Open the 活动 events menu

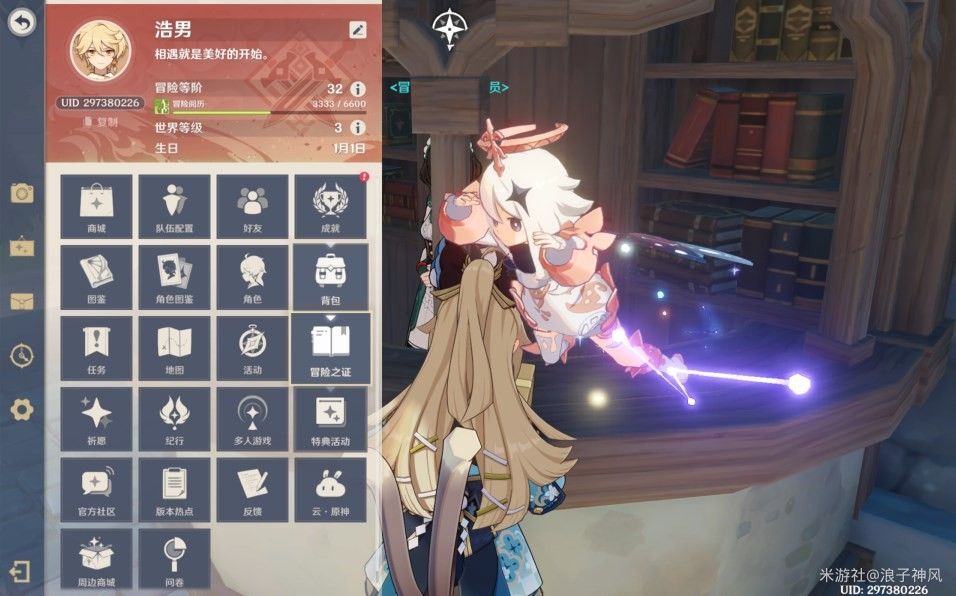tap(252, 347)
